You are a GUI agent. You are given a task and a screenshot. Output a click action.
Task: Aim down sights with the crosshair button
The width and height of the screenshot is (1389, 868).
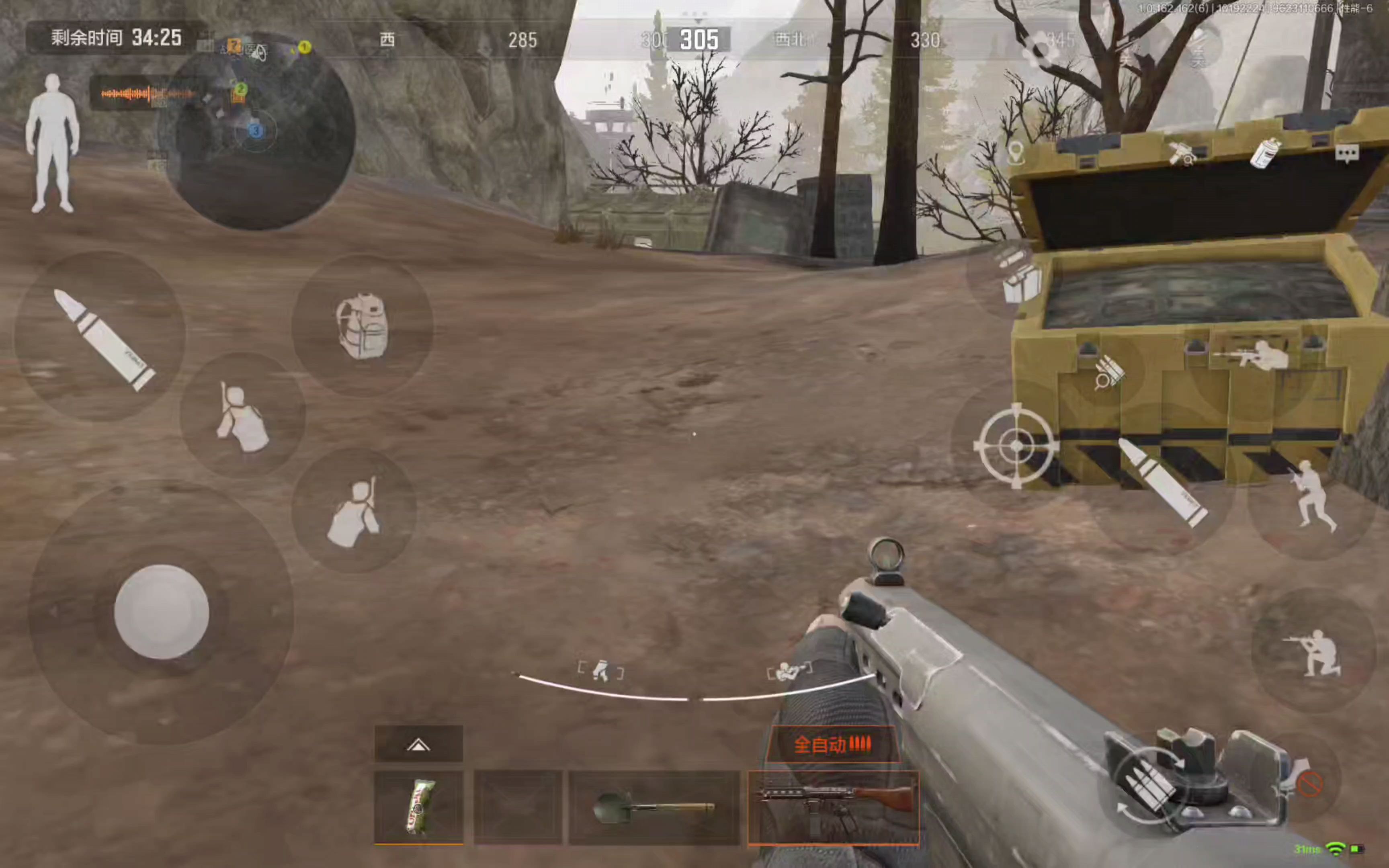(1016, 446)
